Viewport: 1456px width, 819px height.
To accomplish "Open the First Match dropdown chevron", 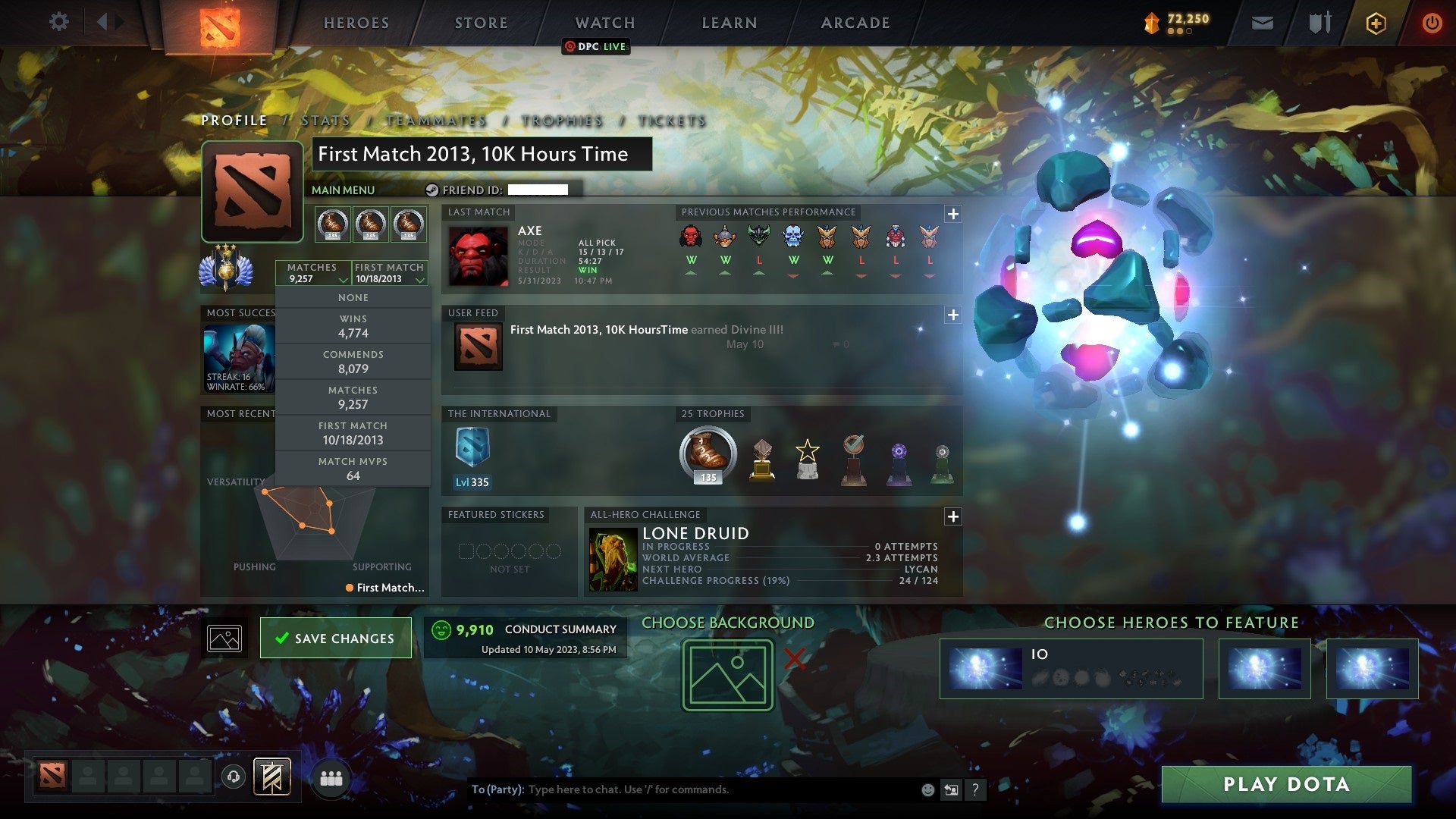I will coord(419,279).
